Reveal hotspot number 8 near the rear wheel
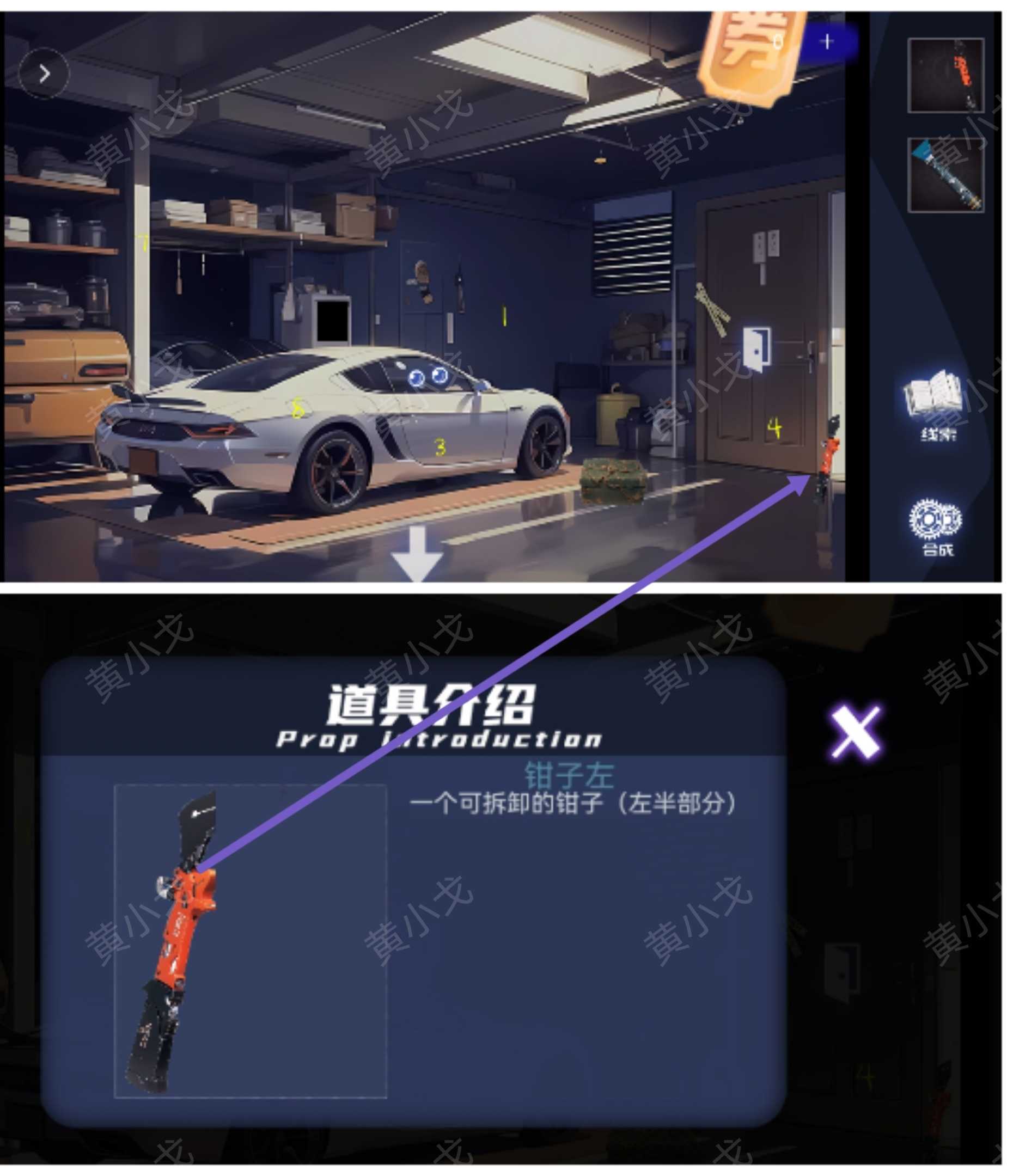 tap(297, 407)
